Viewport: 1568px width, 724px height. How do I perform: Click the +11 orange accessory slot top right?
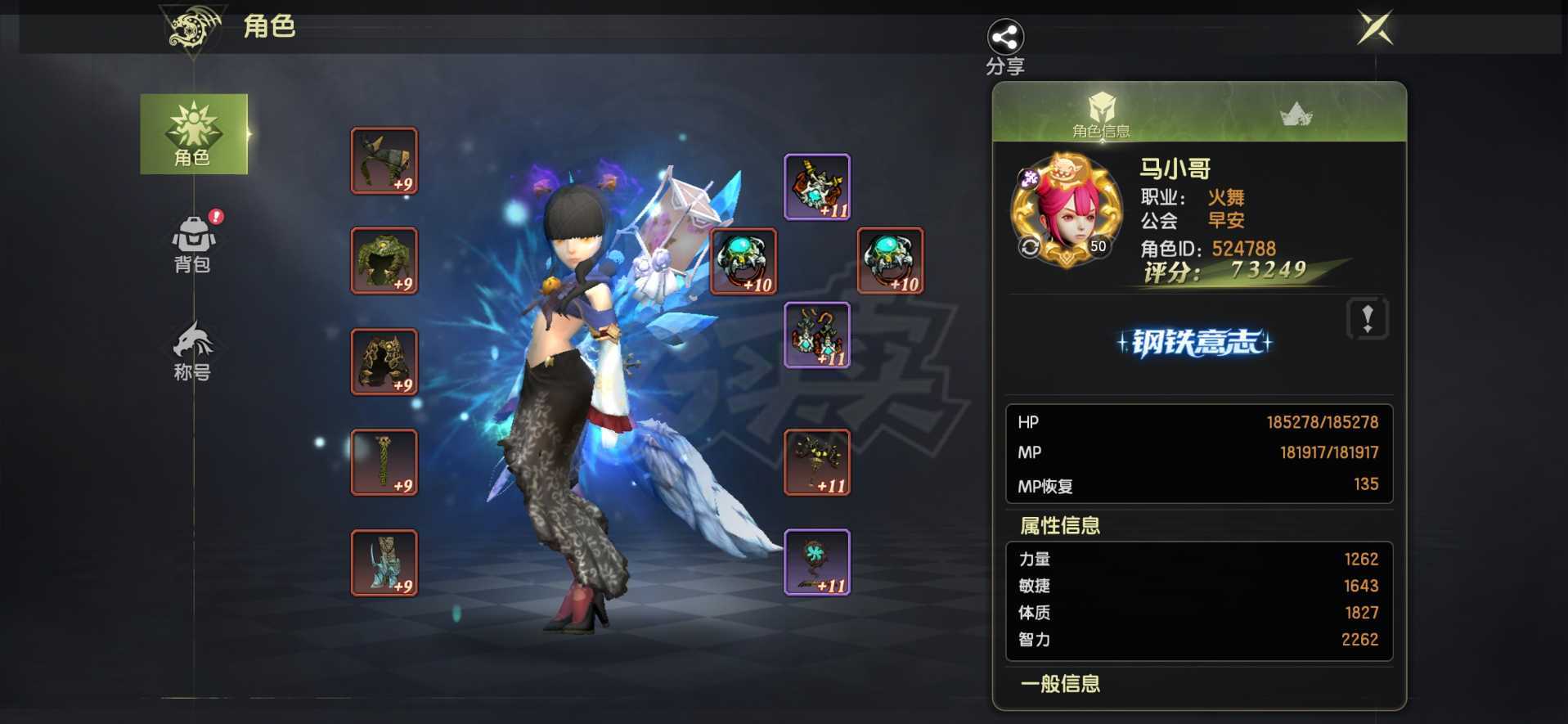pos(818,186)
